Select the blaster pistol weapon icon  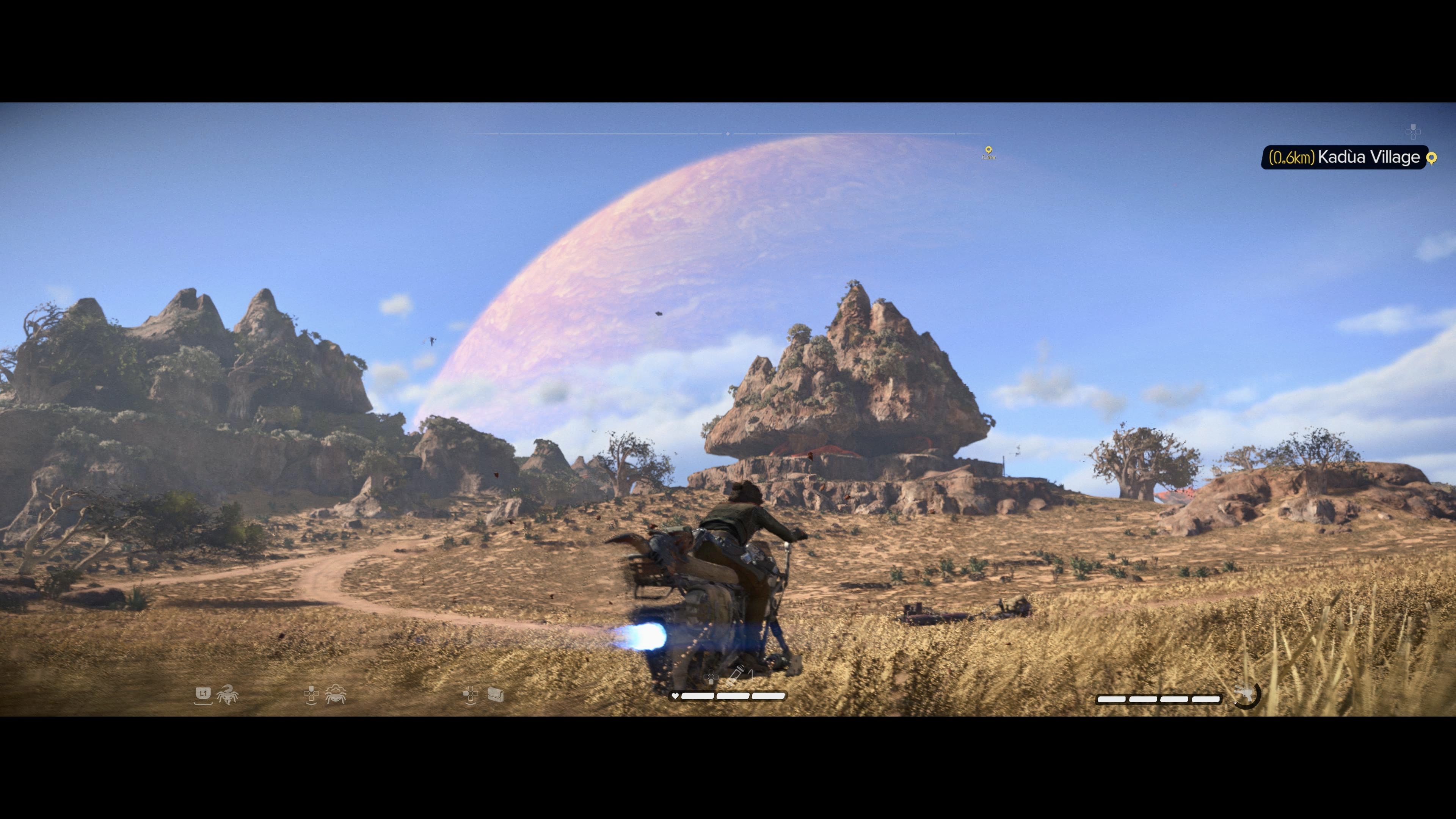coord(1244,693)
